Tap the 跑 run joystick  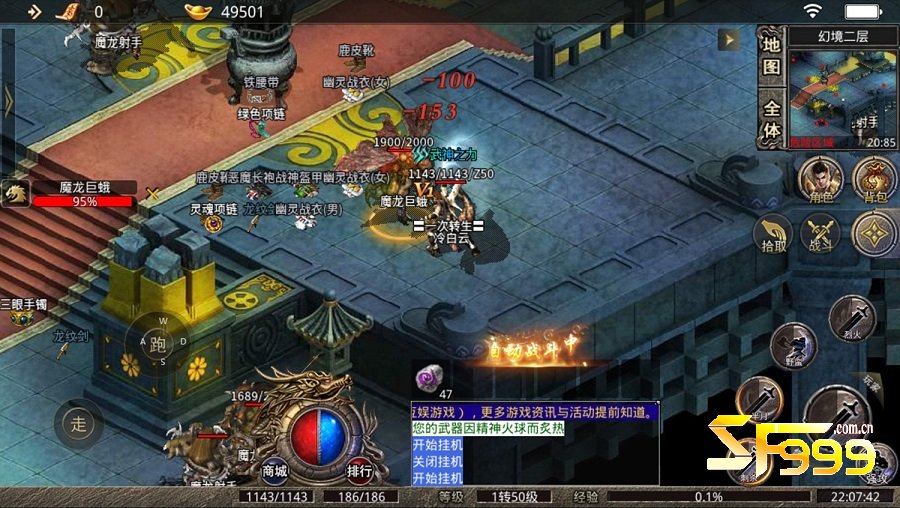coord(157,344)
